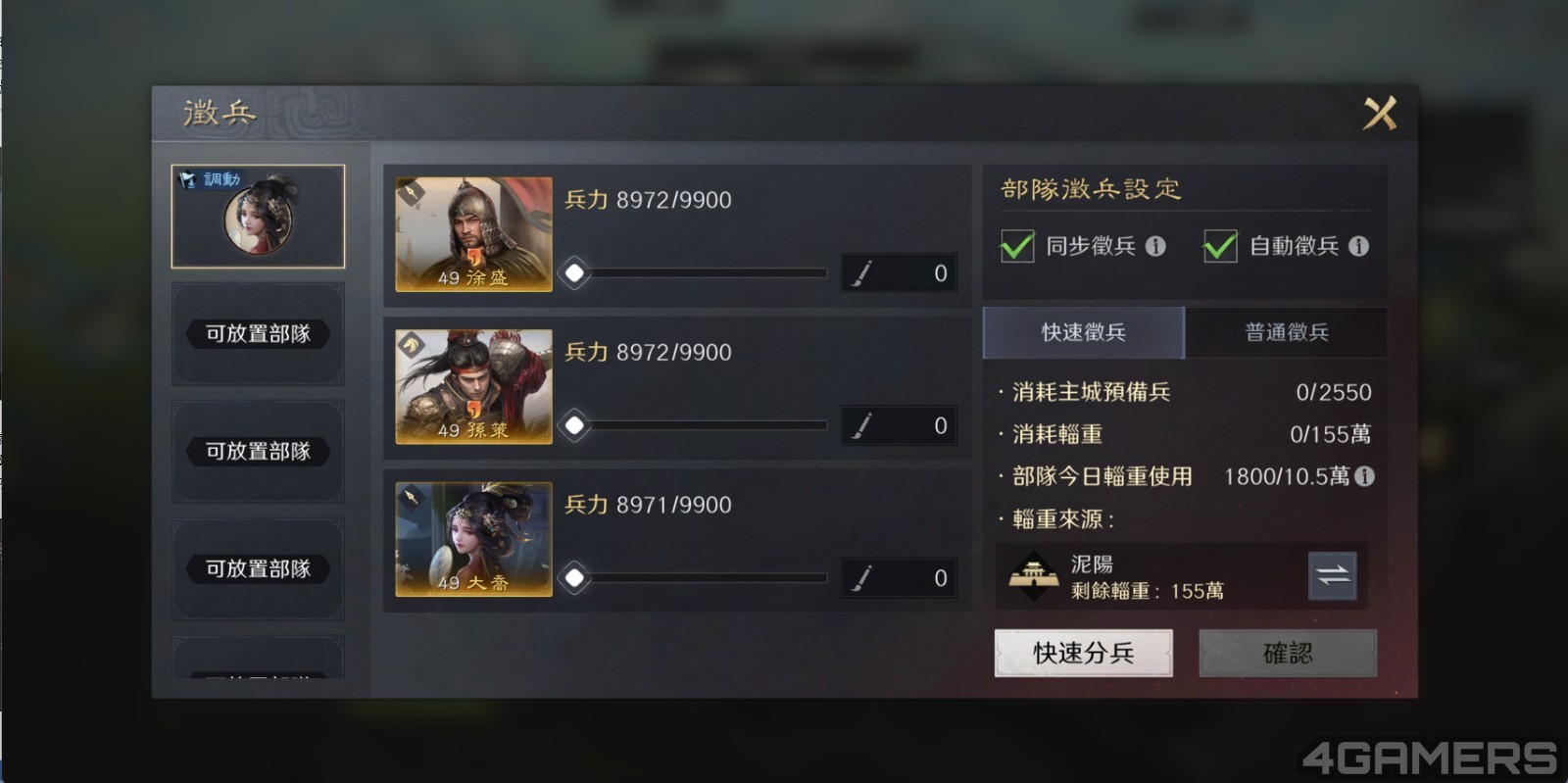Click the swap arrows to change 輜重來源
Screen dimensions: 1568x783
[x=1331, y=576]
